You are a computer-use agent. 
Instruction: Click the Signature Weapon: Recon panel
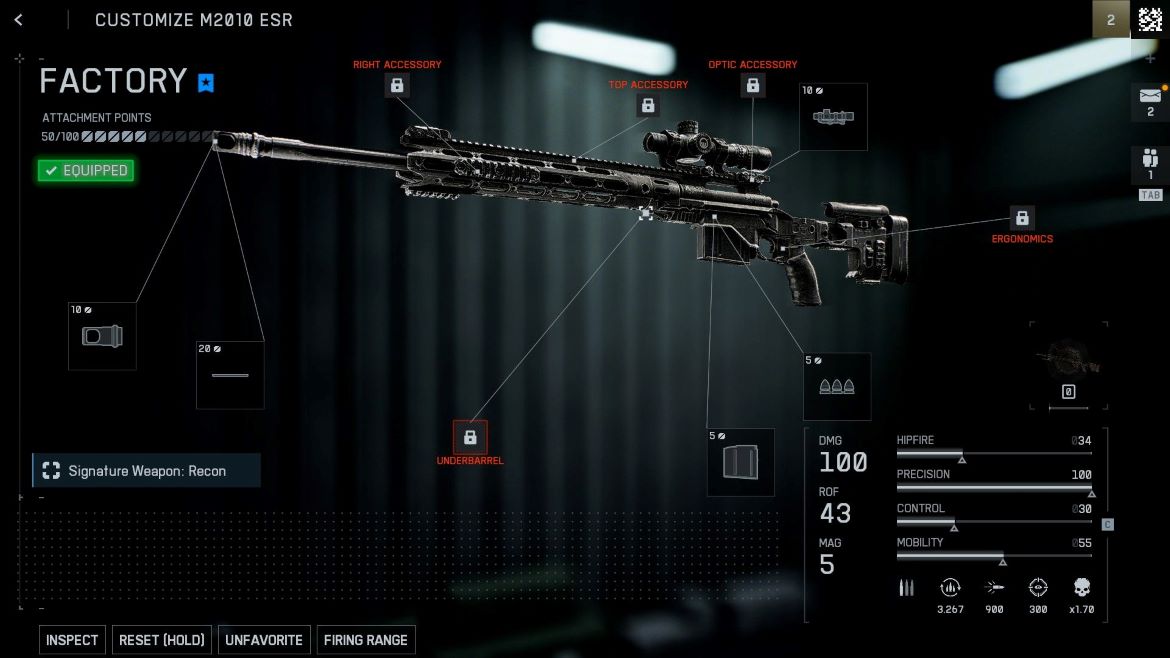pos(147,470)
